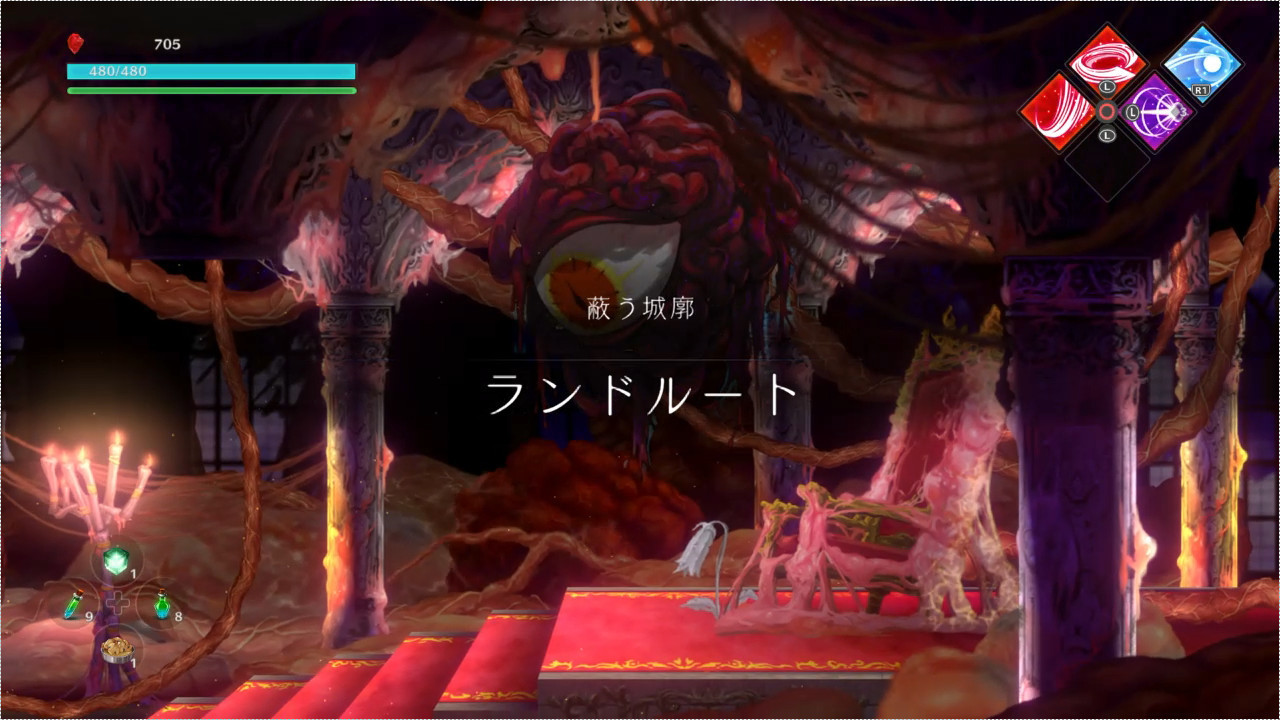Select the red swirling vortex skill

click(x=1106, y=62)
